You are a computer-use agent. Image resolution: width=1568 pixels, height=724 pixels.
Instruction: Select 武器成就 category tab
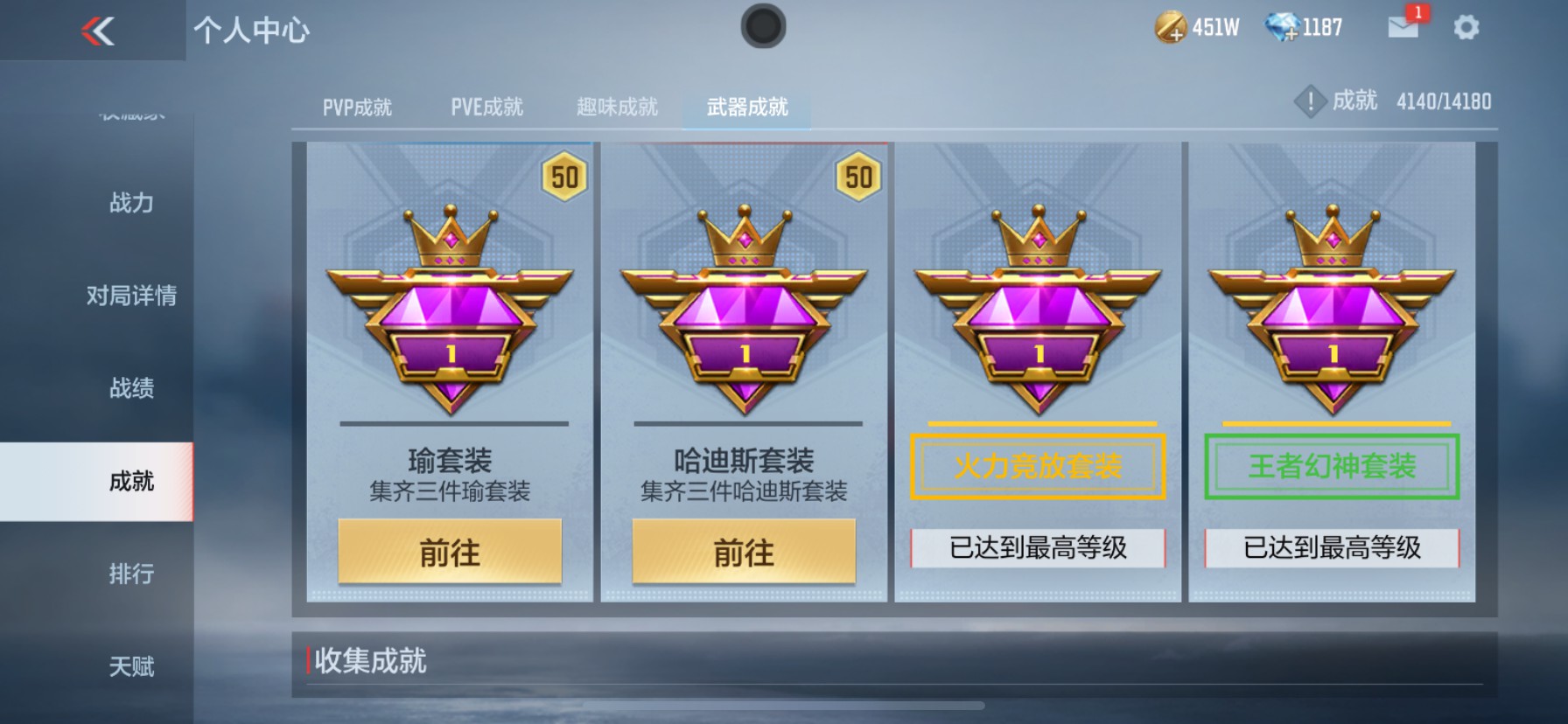[x=745, y=106]
